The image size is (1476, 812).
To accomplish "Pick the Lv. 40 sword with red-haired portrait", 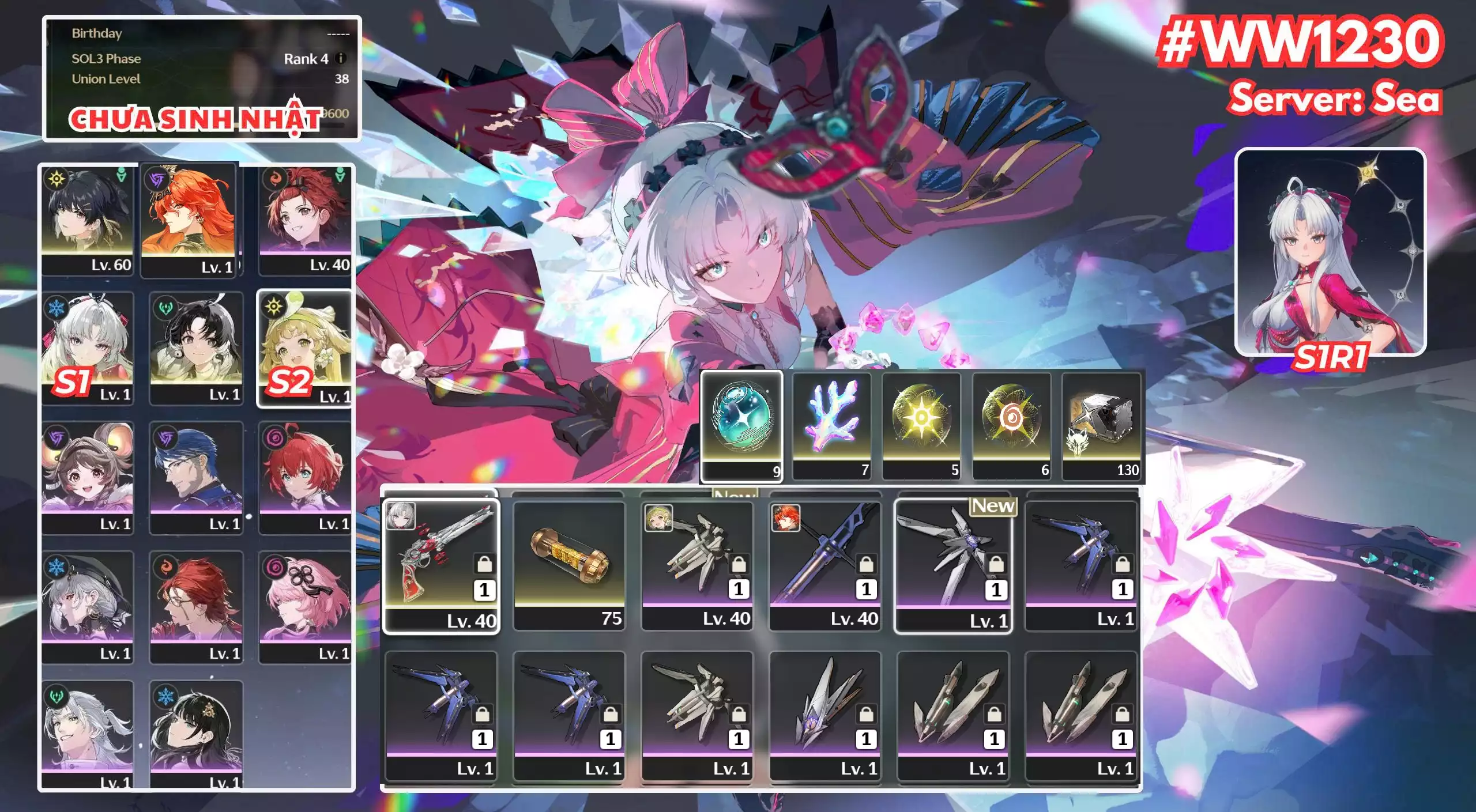I will pos(825,565).
